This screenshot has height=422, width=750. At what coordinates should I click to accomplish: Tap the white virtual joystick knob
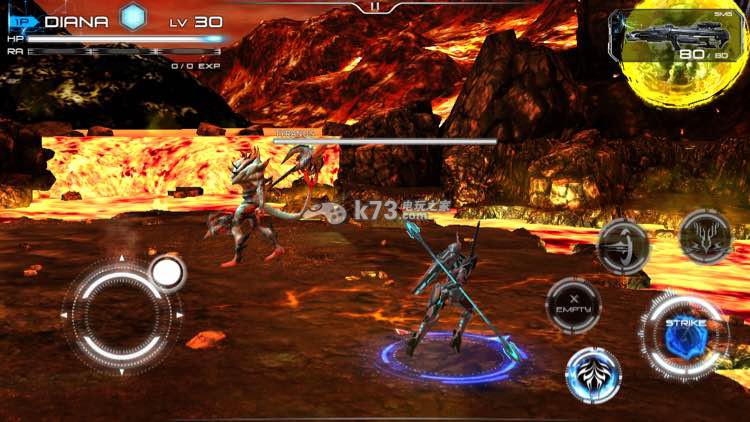pyautogui.click(x=167, y=272)
